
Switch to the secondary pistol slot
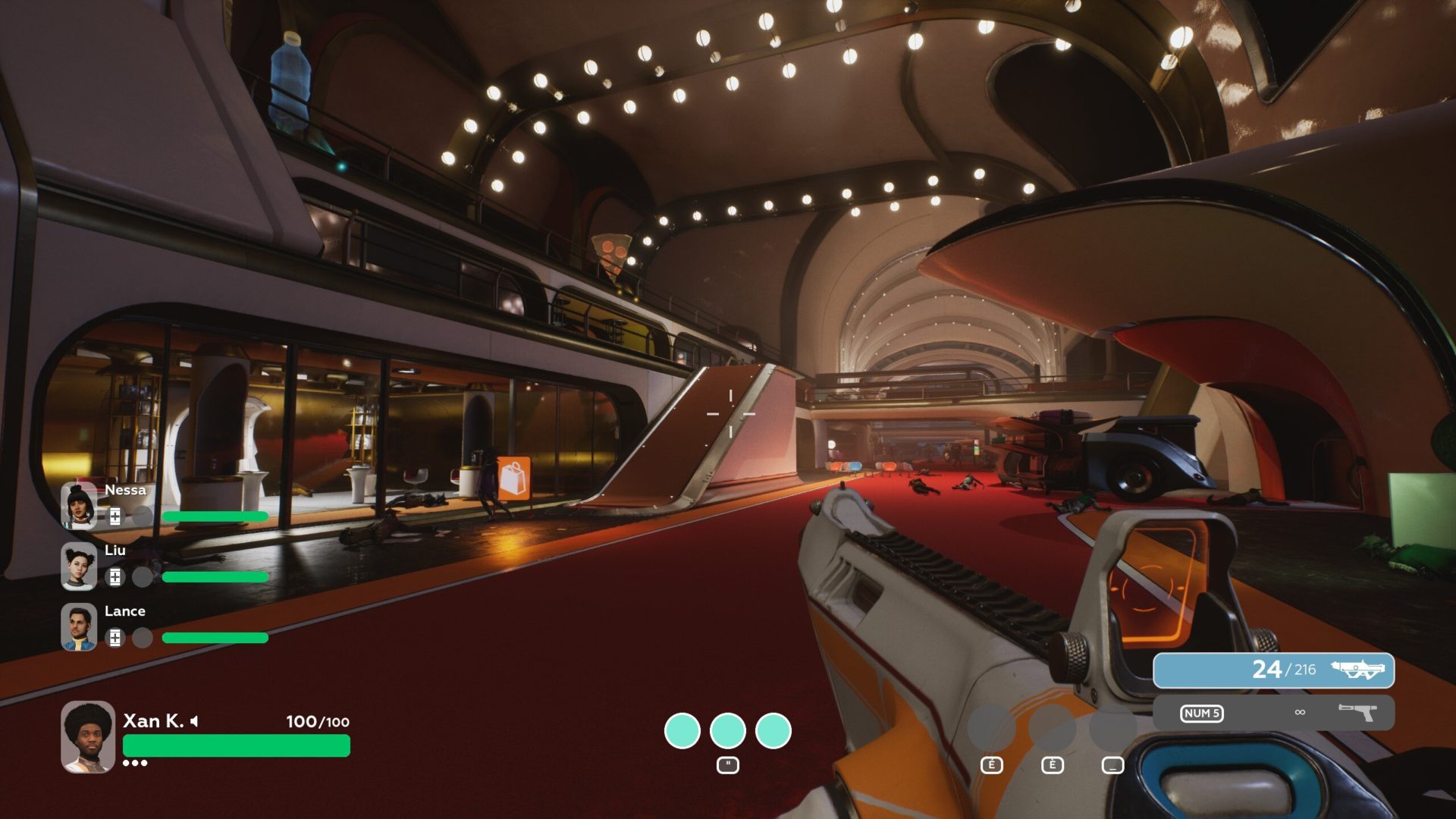pyautogui.click(x=1273, y=713)
